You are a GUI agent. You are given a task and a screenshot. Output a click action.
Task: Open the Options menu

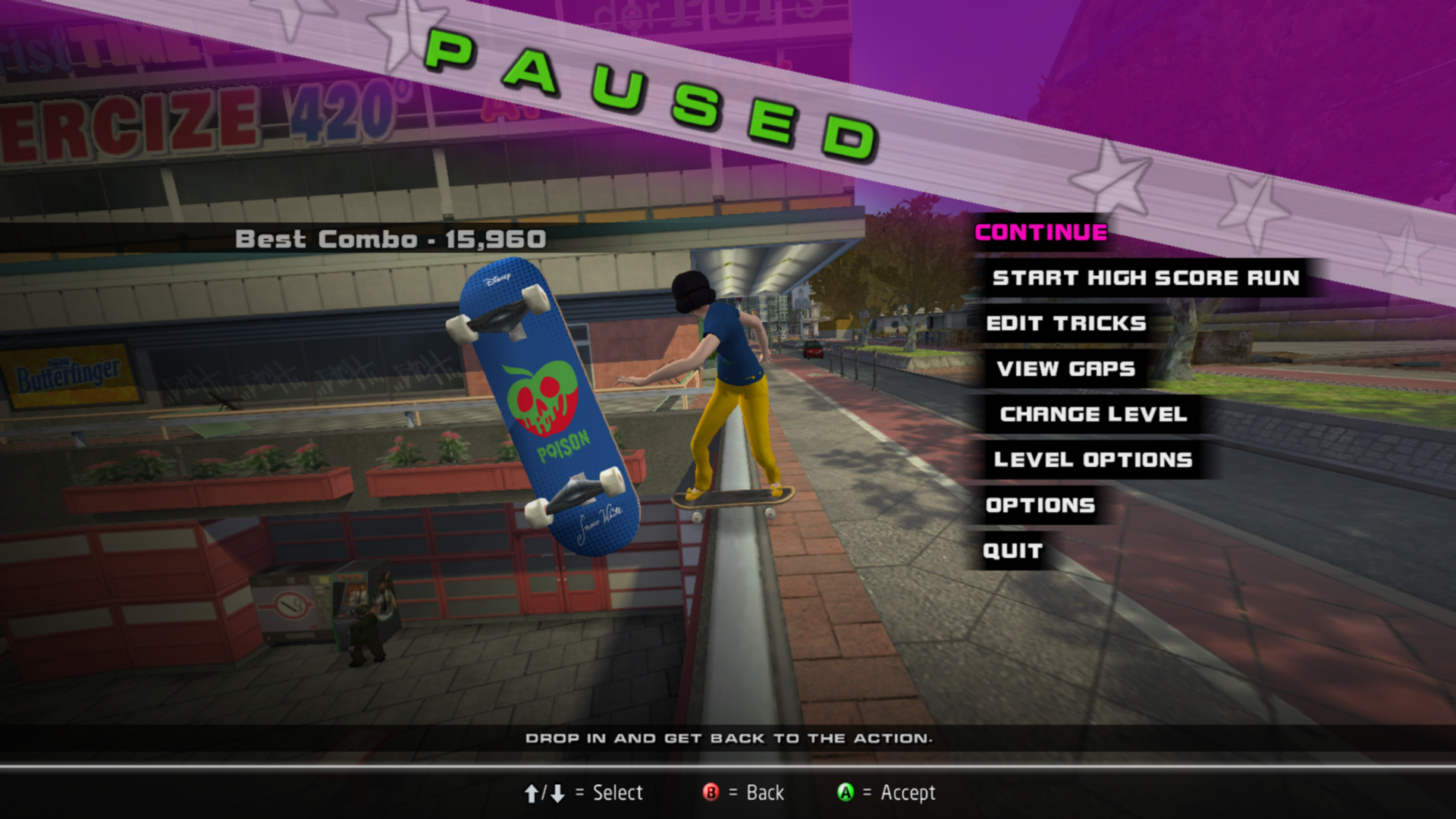tap(1040, 505)
